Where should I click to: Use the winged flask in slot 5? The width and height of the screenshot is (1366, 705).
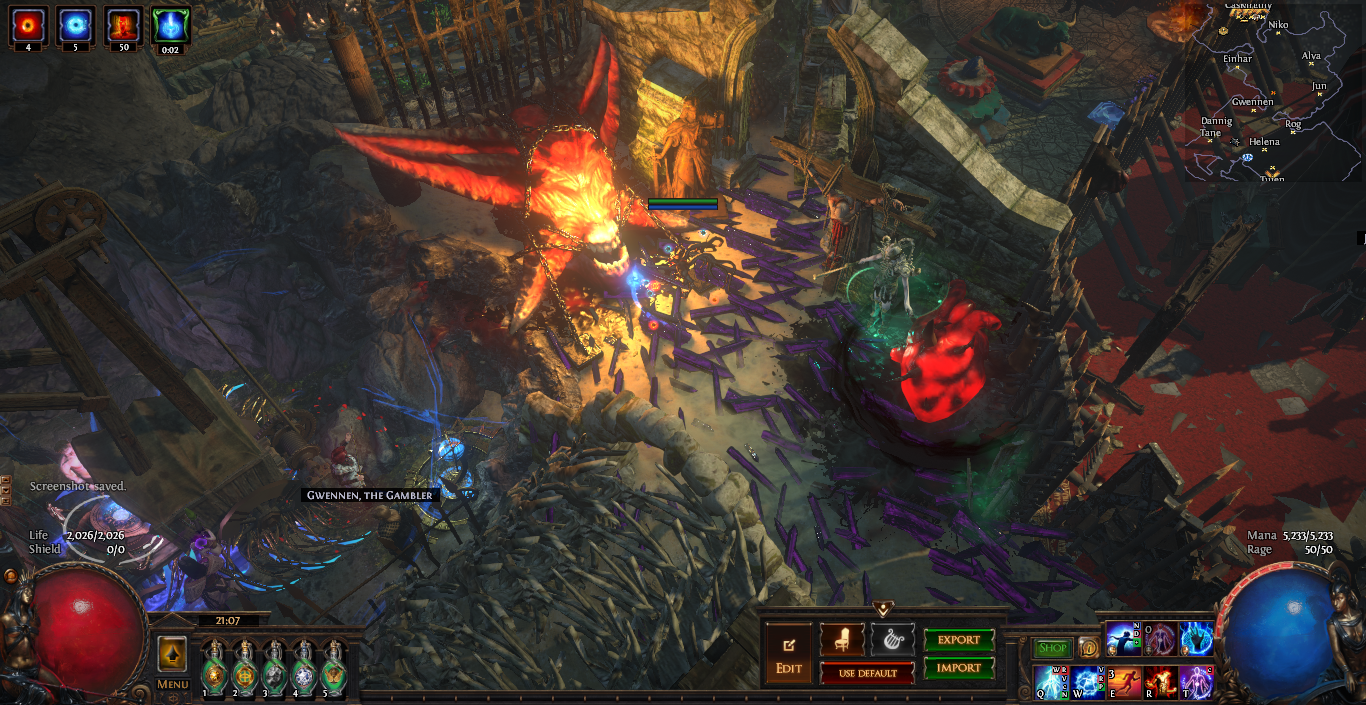click(333, 669)
